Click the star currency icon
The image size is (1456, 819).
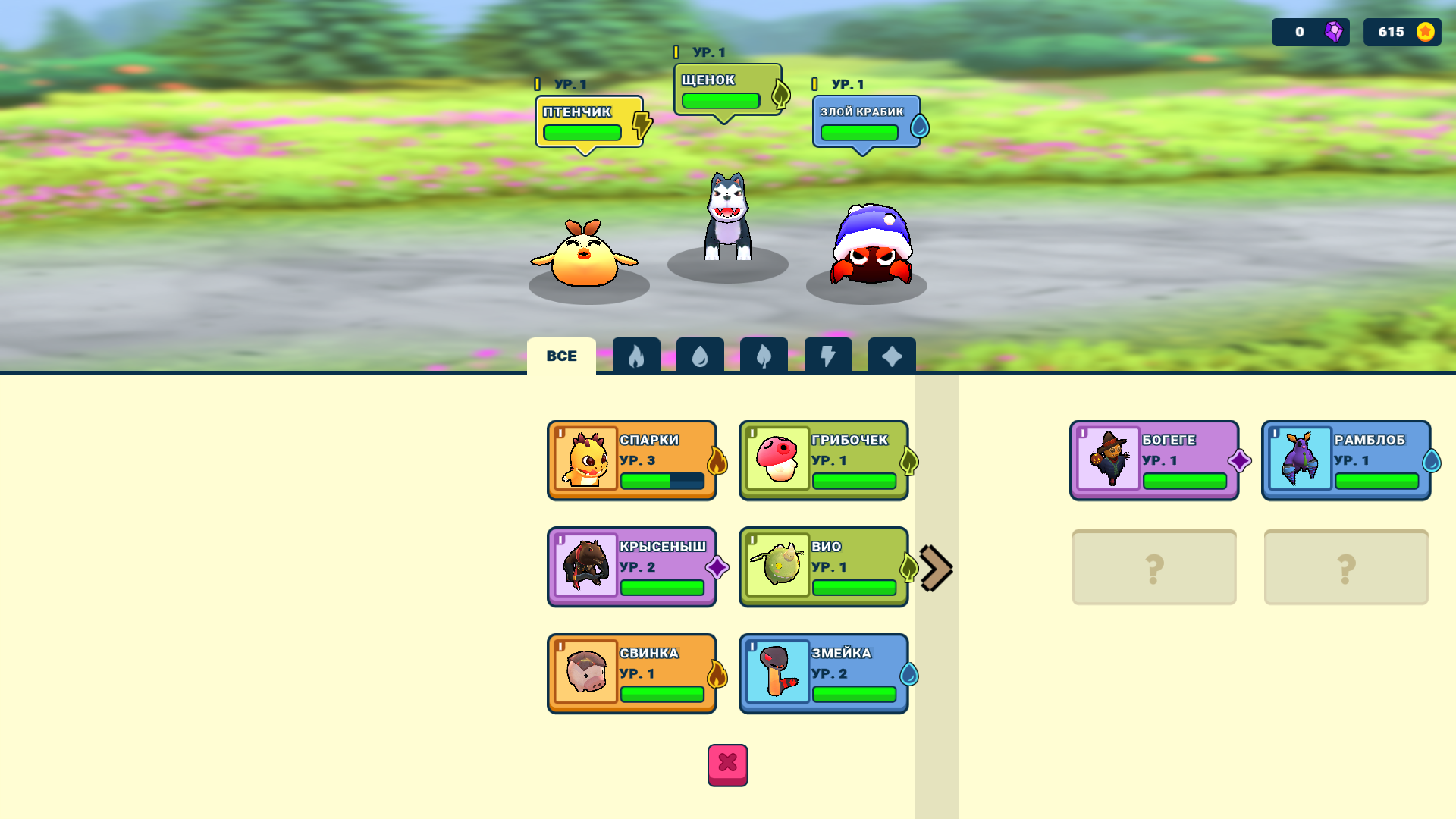1424,32
